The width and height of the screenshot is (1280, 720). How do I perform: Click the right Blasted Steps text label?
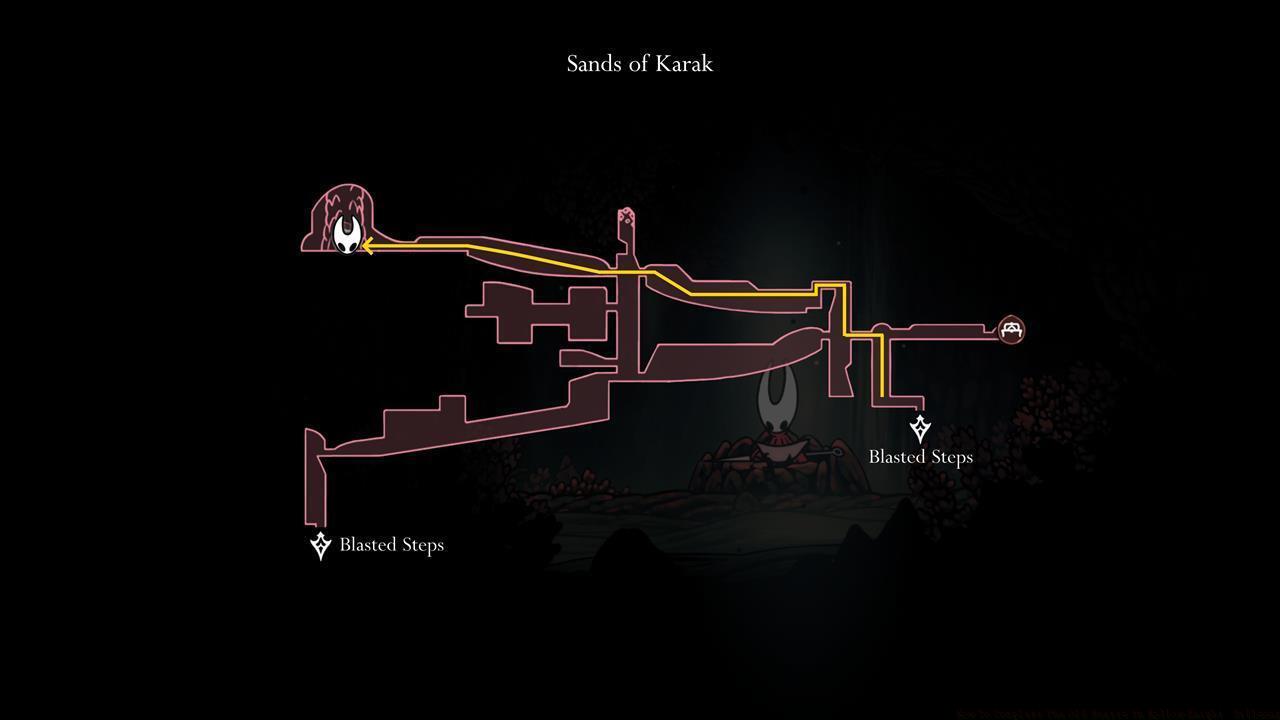tap(919, 456)
